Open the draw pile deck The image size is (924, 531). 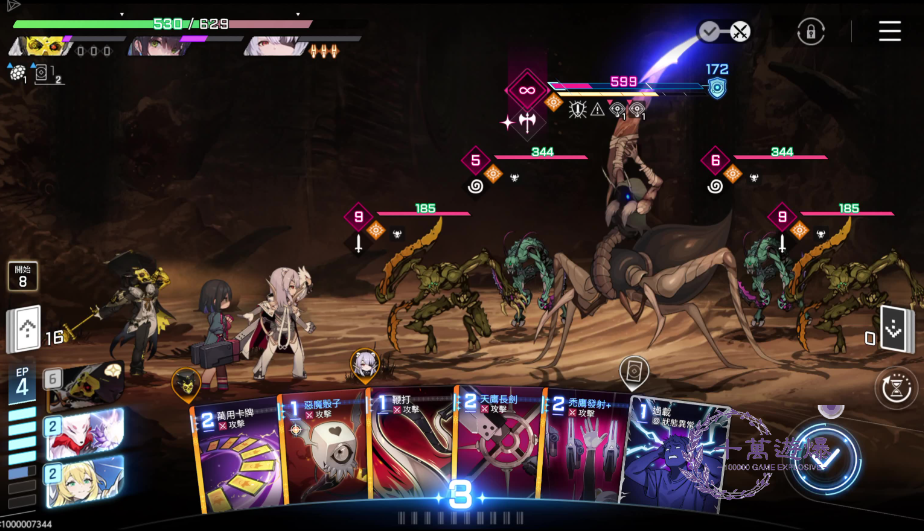(24, 329)
